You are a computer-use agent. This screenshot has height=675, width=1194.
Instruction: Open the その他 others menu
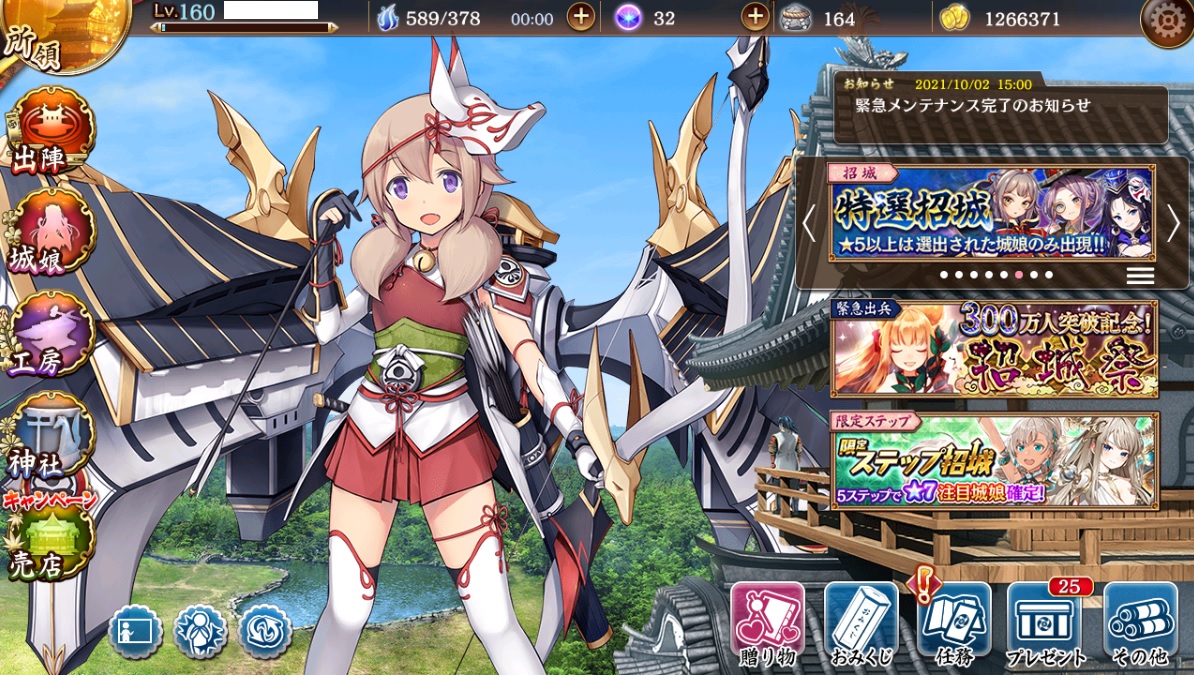point(1140,623)
